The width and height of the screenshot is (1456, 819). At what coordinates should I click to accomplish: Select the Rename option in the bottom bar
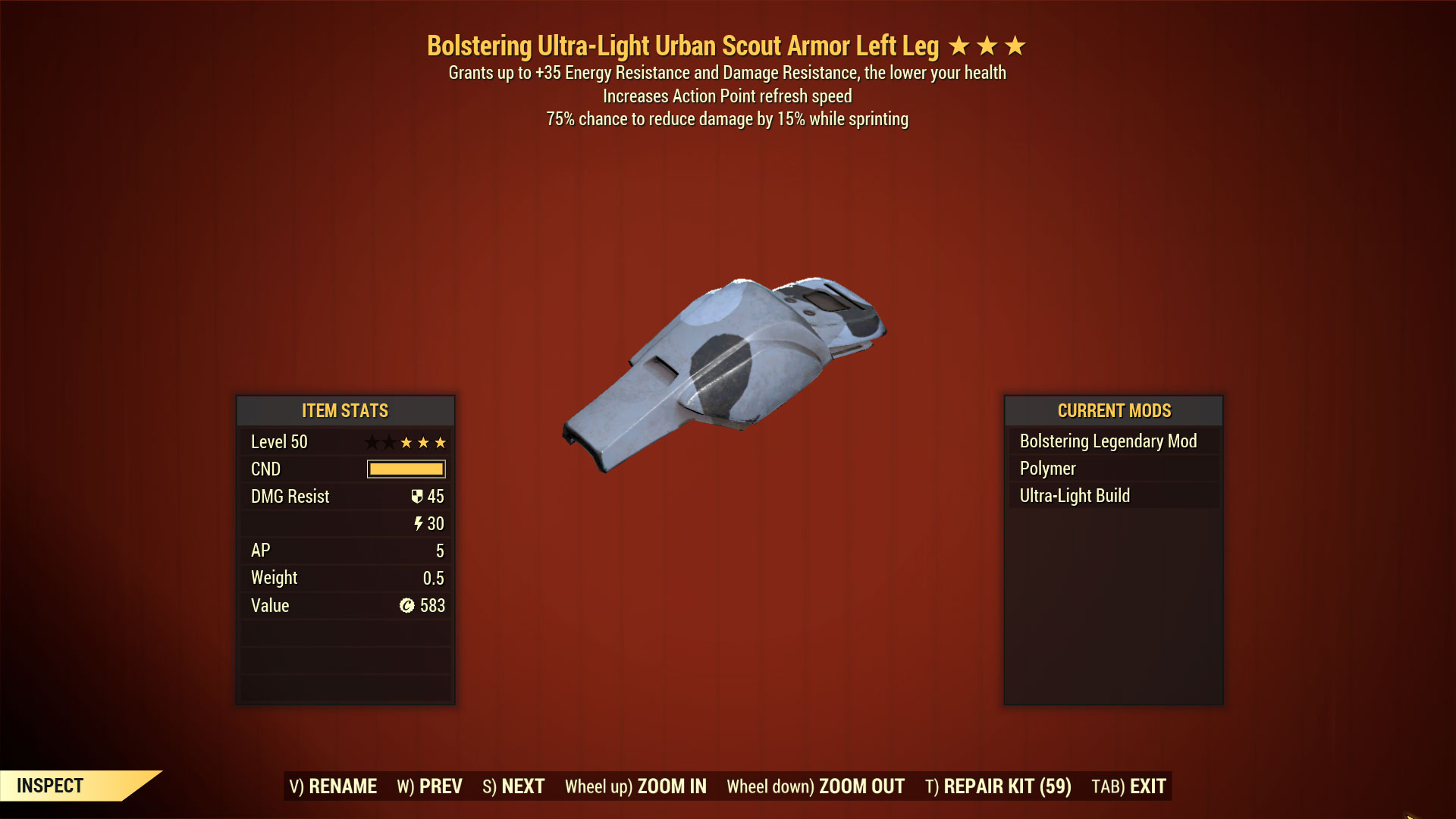(x=333, y=786)
